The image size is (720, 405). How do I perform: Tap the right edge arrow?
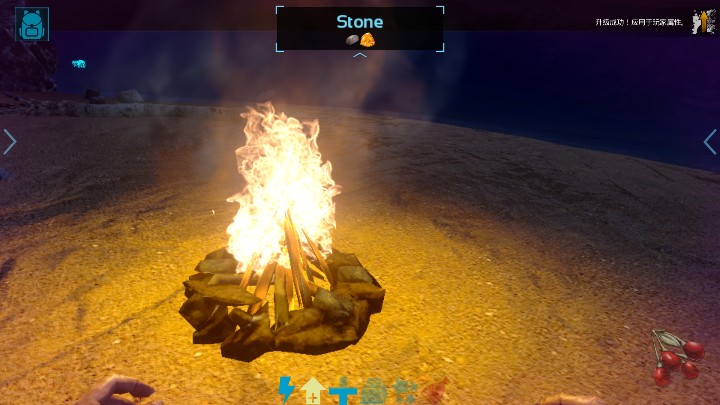[x=709, y=142]
